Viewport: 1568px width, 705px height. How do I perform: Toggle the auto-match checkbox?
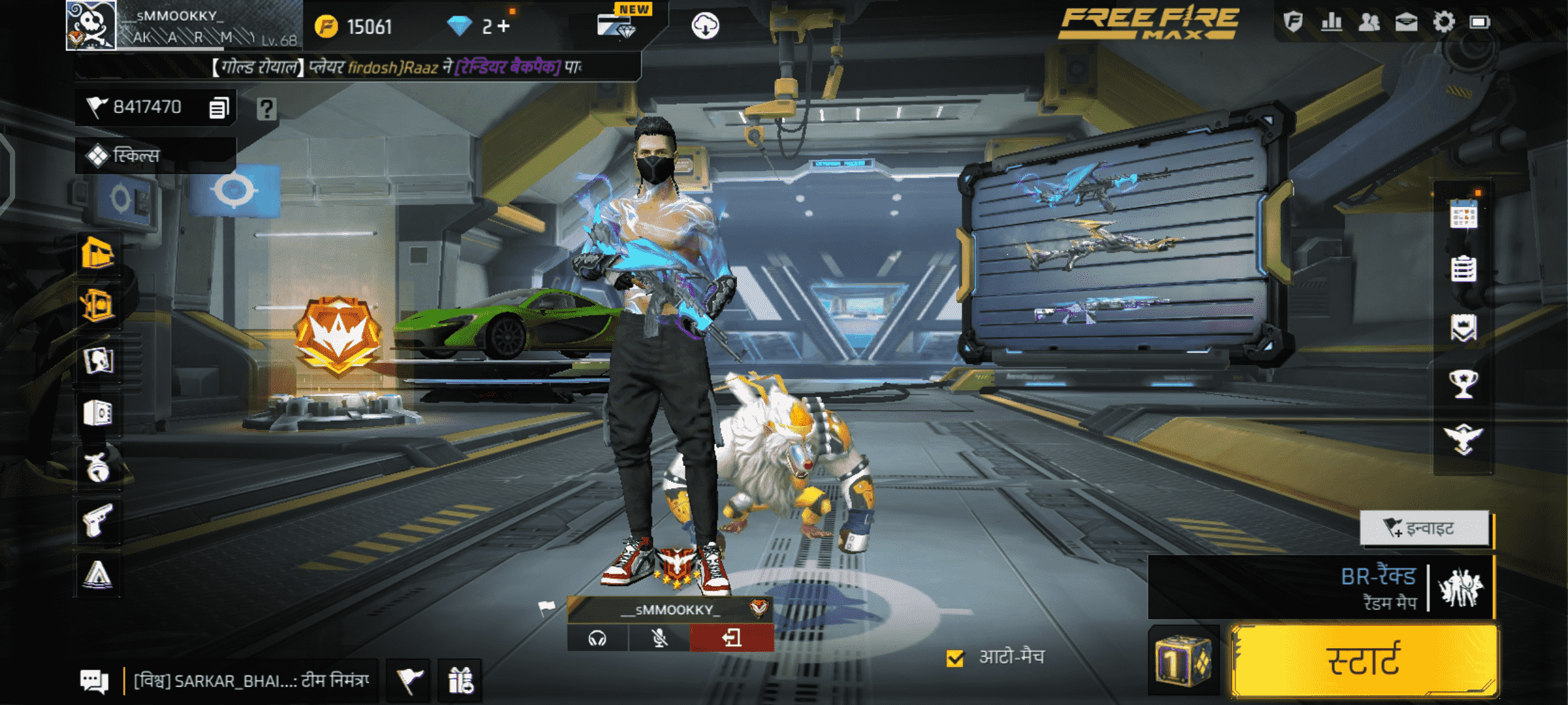pyautogui.click(x=955, y=658)
